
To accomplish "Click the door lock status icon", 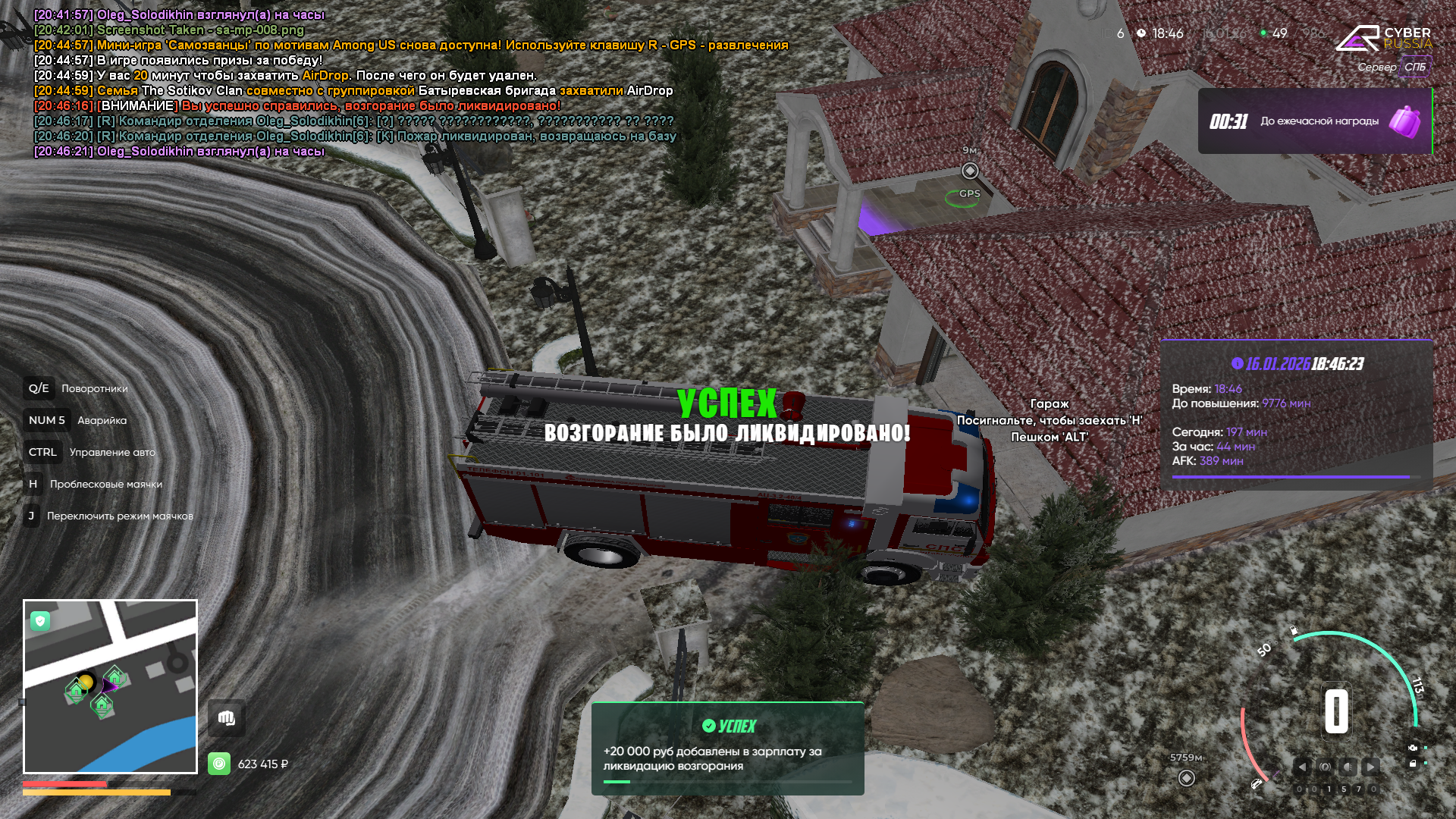I will [1413, 764].
